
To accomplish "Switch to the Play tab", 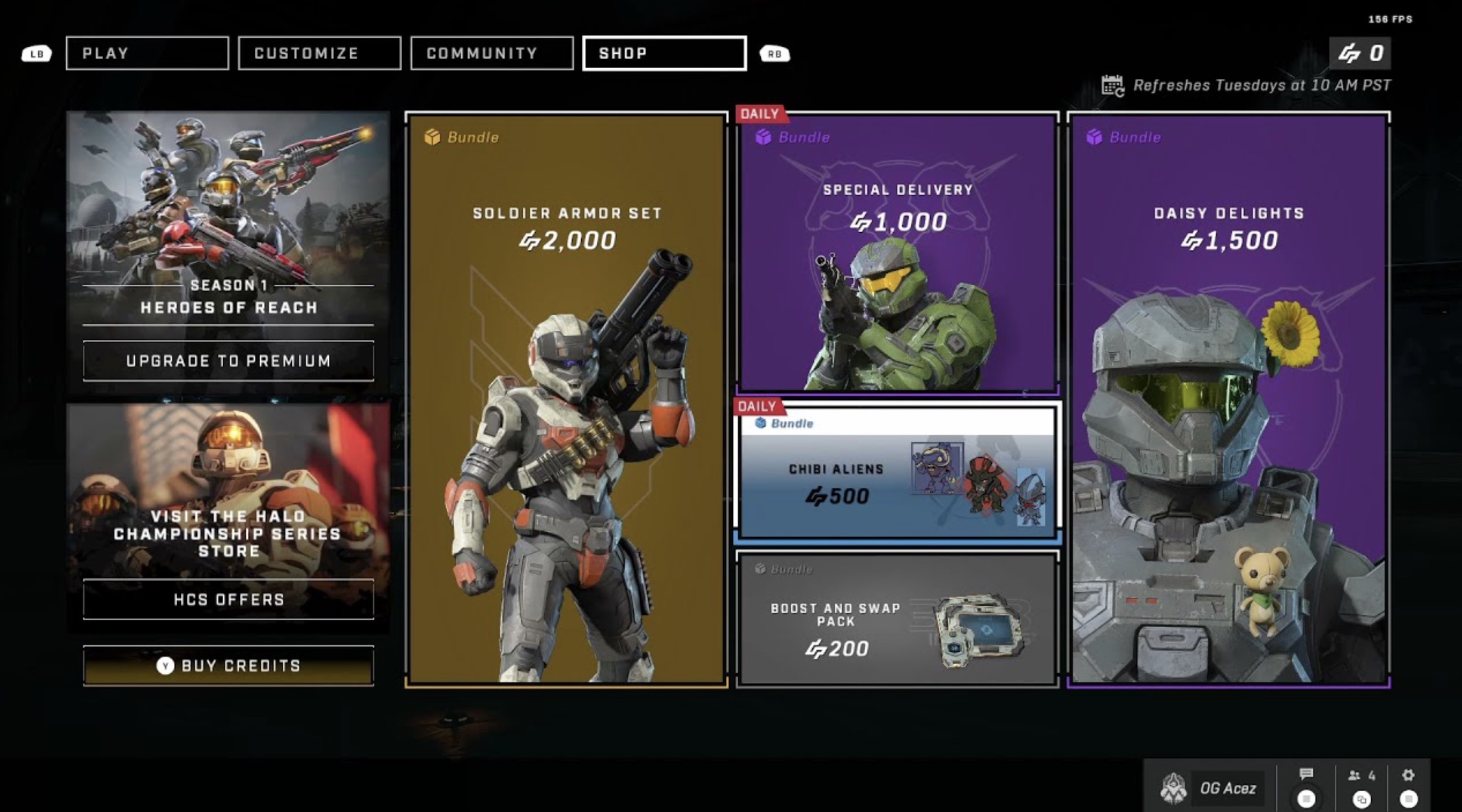I will pyautogui.click(x=147, y=53).
